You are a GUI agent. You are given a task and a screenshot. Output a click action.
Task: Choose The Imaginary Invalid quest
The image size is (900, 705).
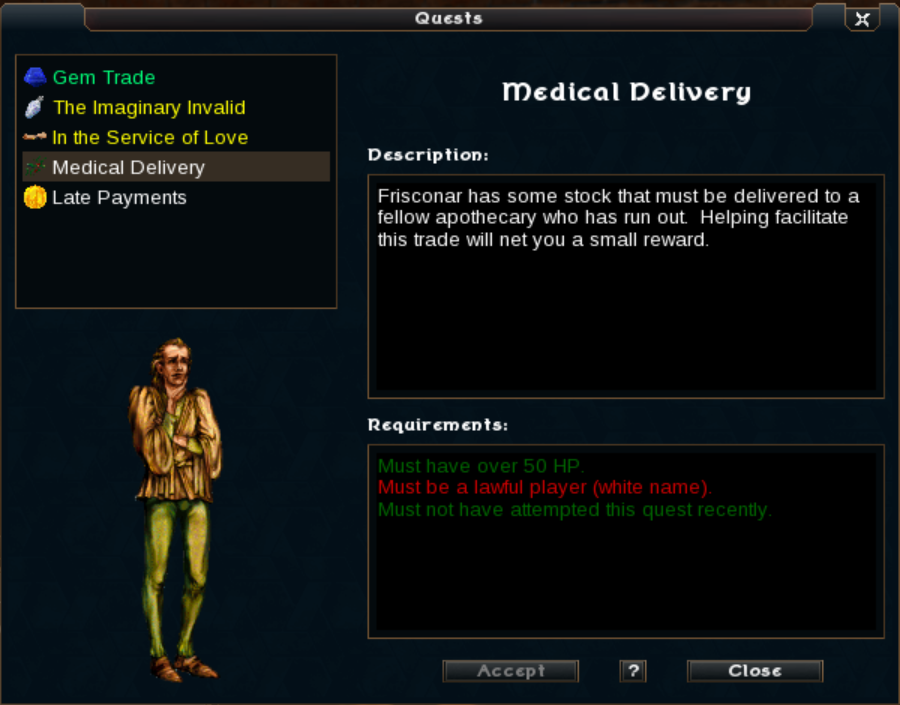pos(148,108)
